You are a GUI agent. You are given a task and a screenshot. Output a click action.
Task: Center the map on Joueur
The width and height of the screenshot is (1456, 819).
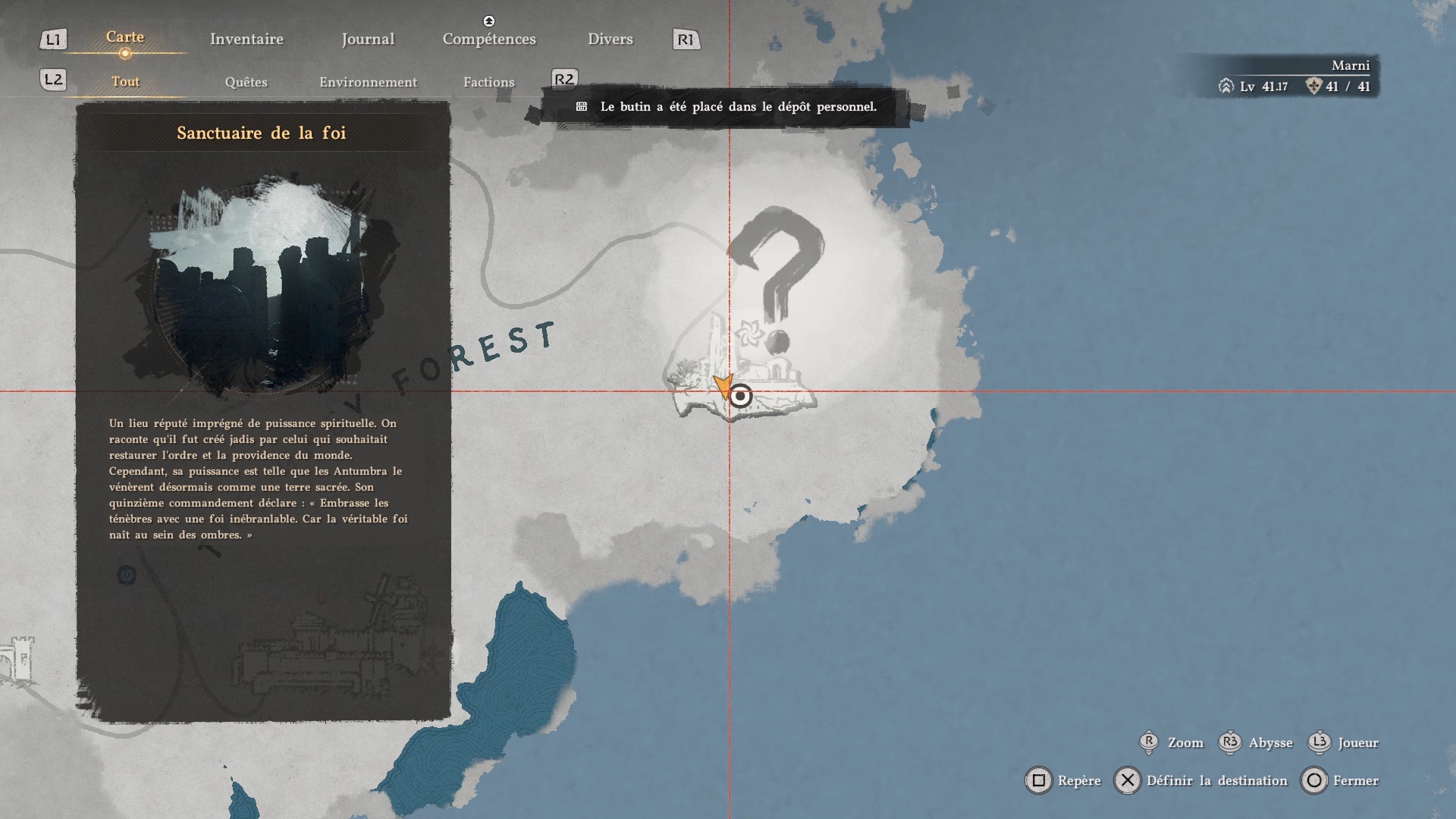[x=1344, y=742]
